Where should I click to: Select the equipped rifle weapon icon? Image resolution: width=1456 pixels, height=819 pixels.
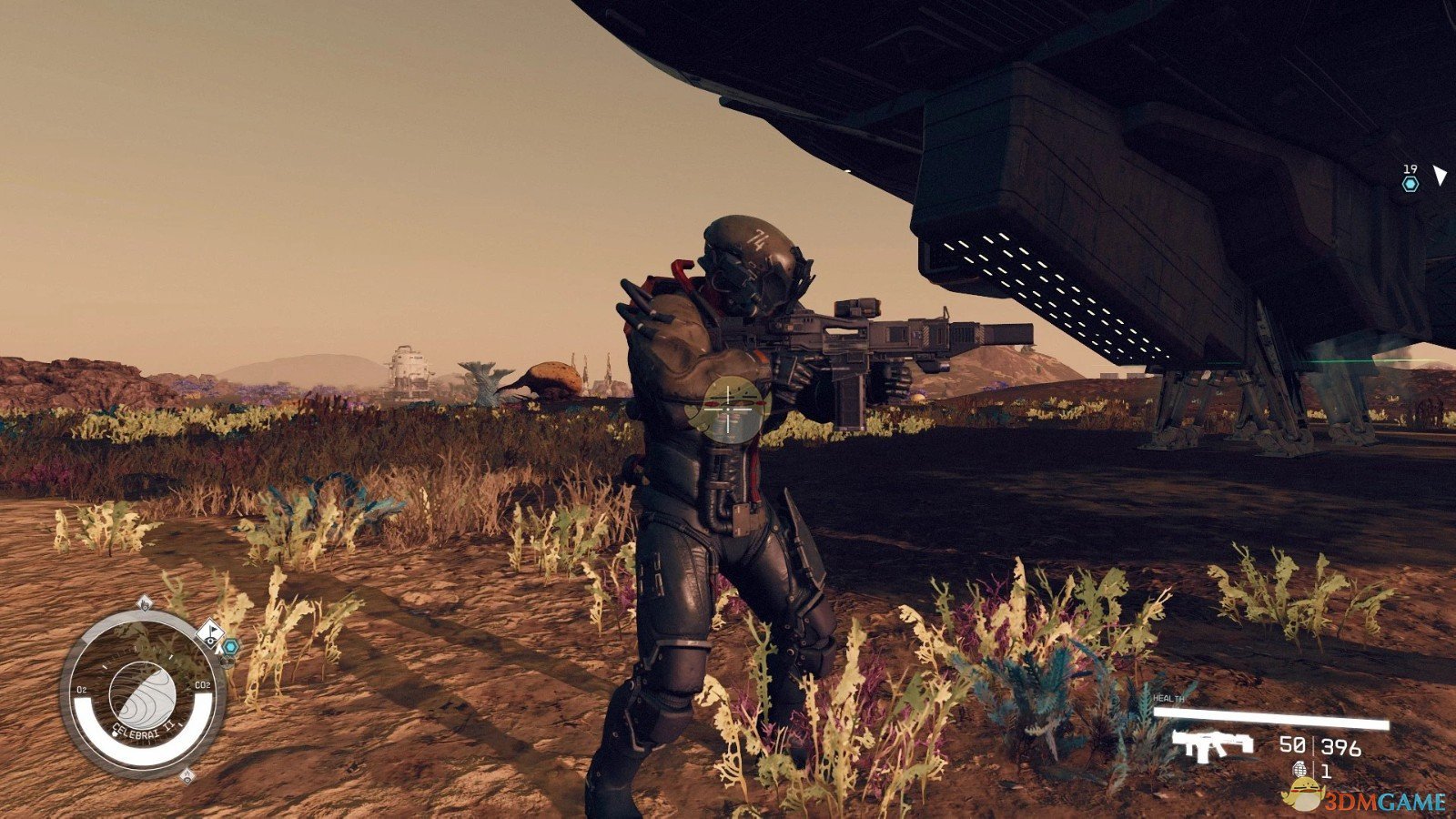point(1211,744)
